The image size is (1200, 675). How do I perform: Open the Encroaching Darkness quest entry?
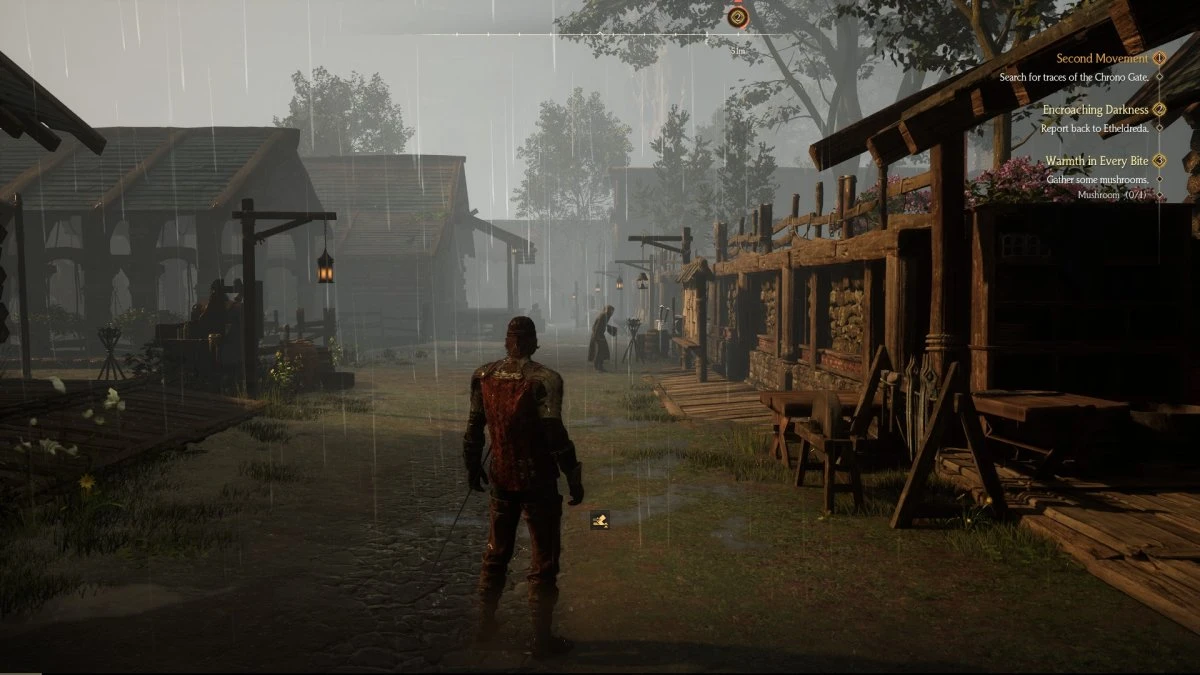coord(1095,110)
